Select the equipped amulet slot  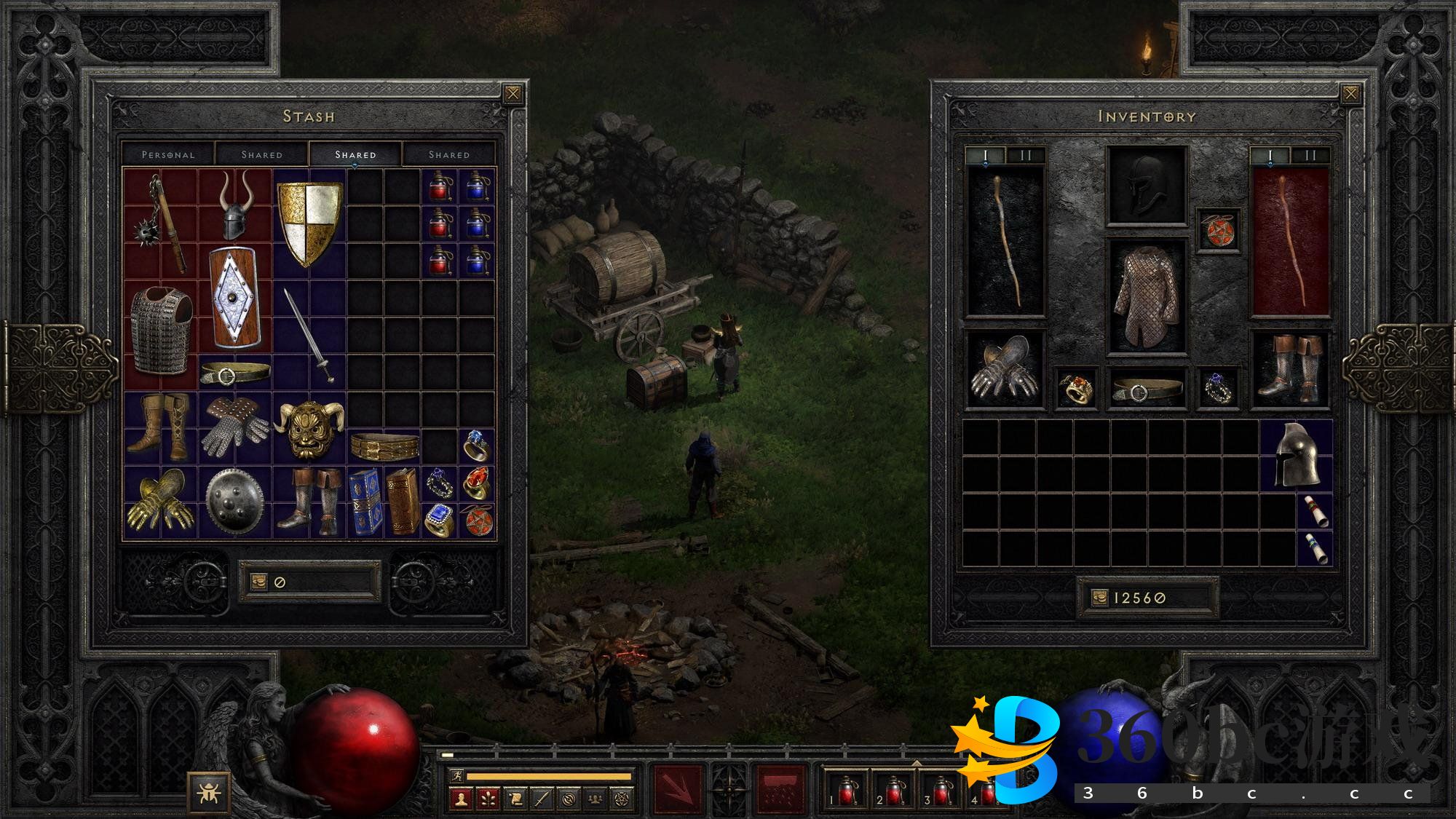click(x=1219, y=232)
